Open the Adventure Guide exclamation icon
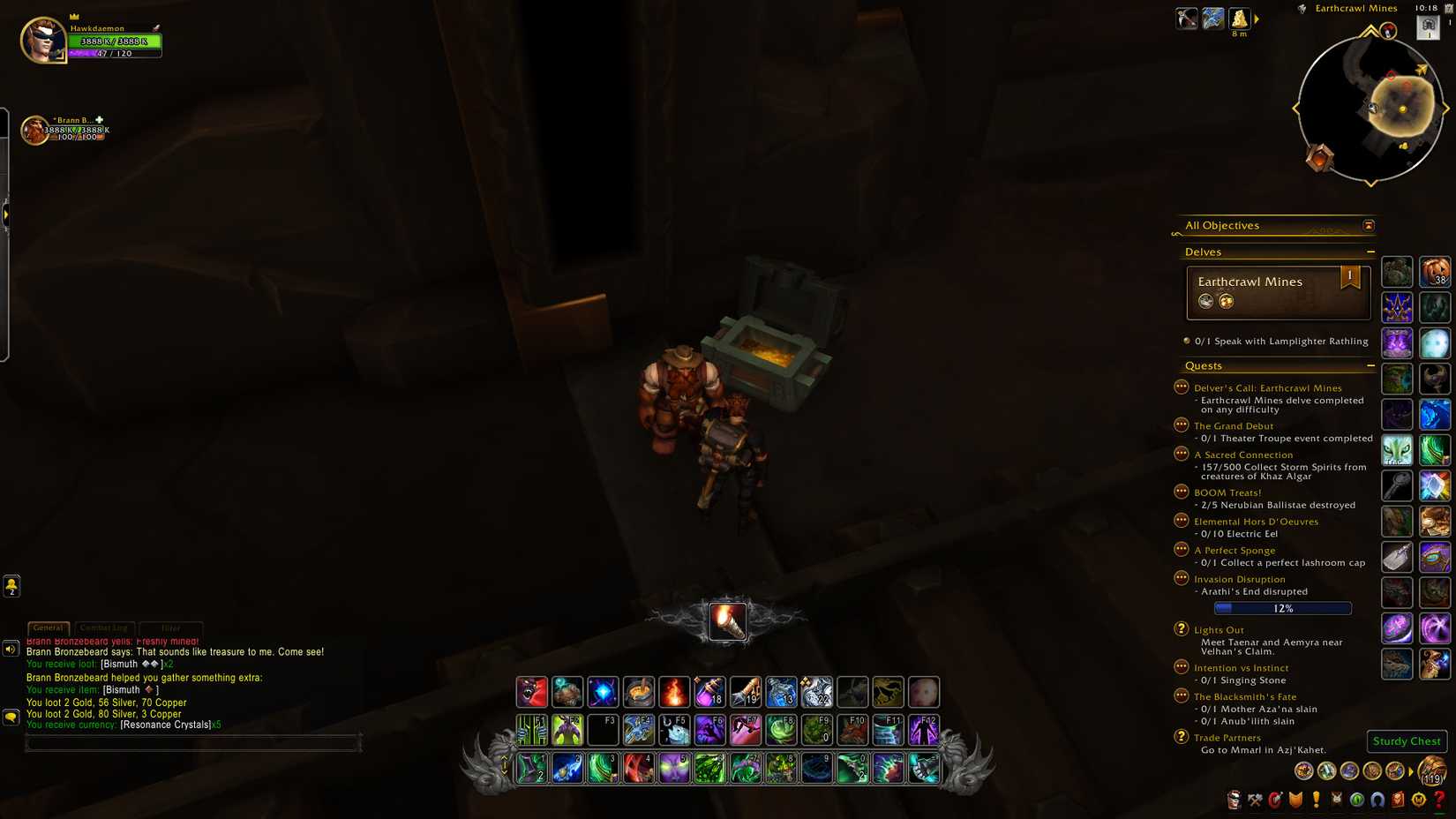1456x819 pixels. (1316, 800)
